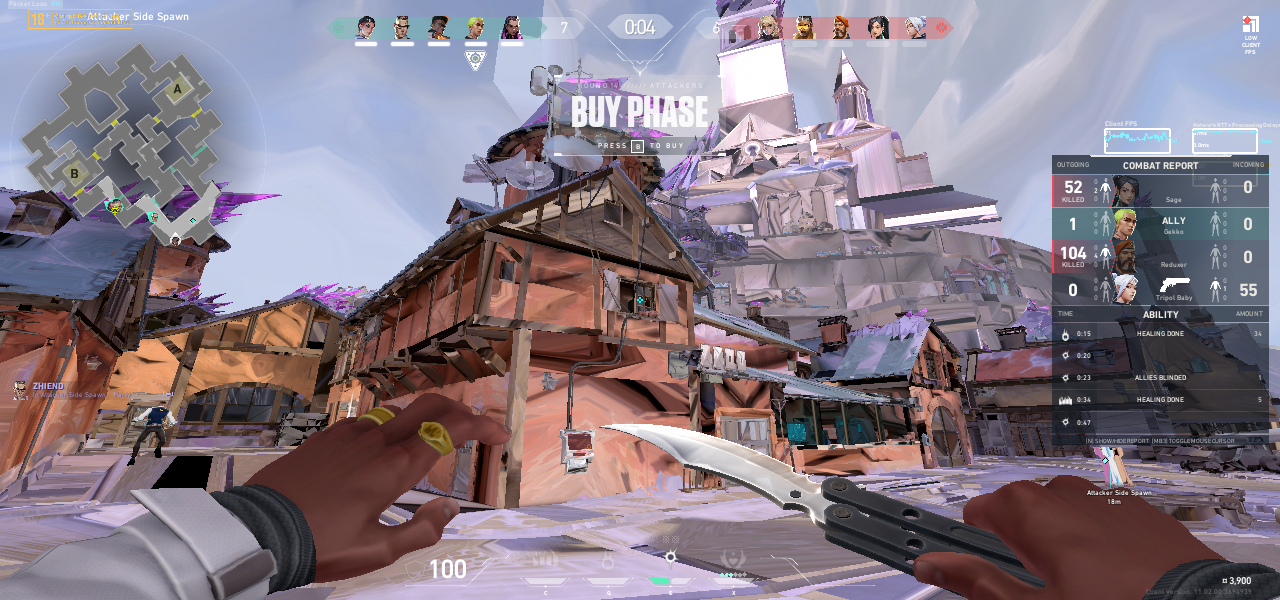Select the 0:23 Allies Blinded ability entry

(1160, 378)
